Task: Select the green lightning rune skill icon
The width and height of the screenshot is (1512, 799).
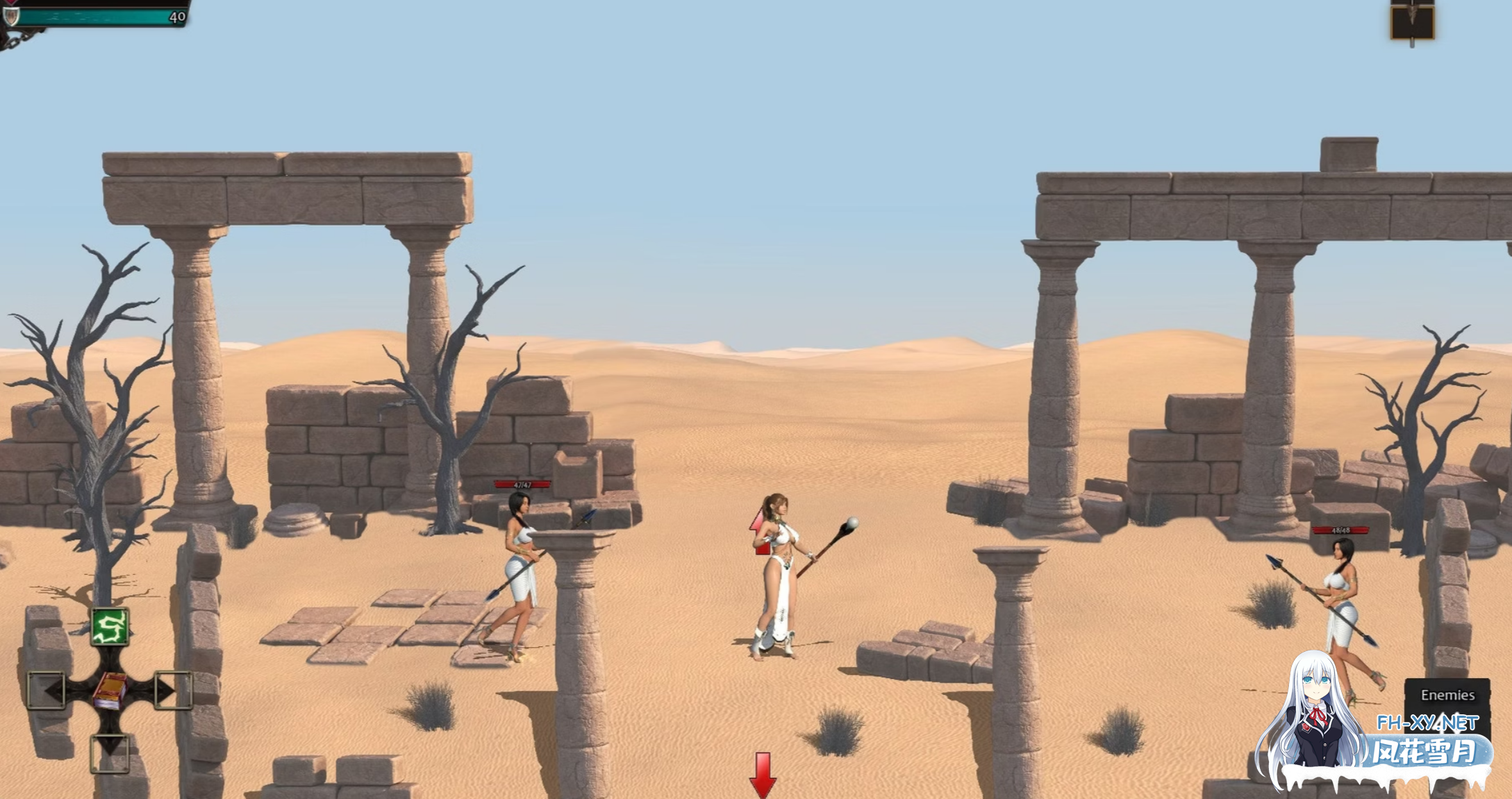Action: click(x=108, y=627)
